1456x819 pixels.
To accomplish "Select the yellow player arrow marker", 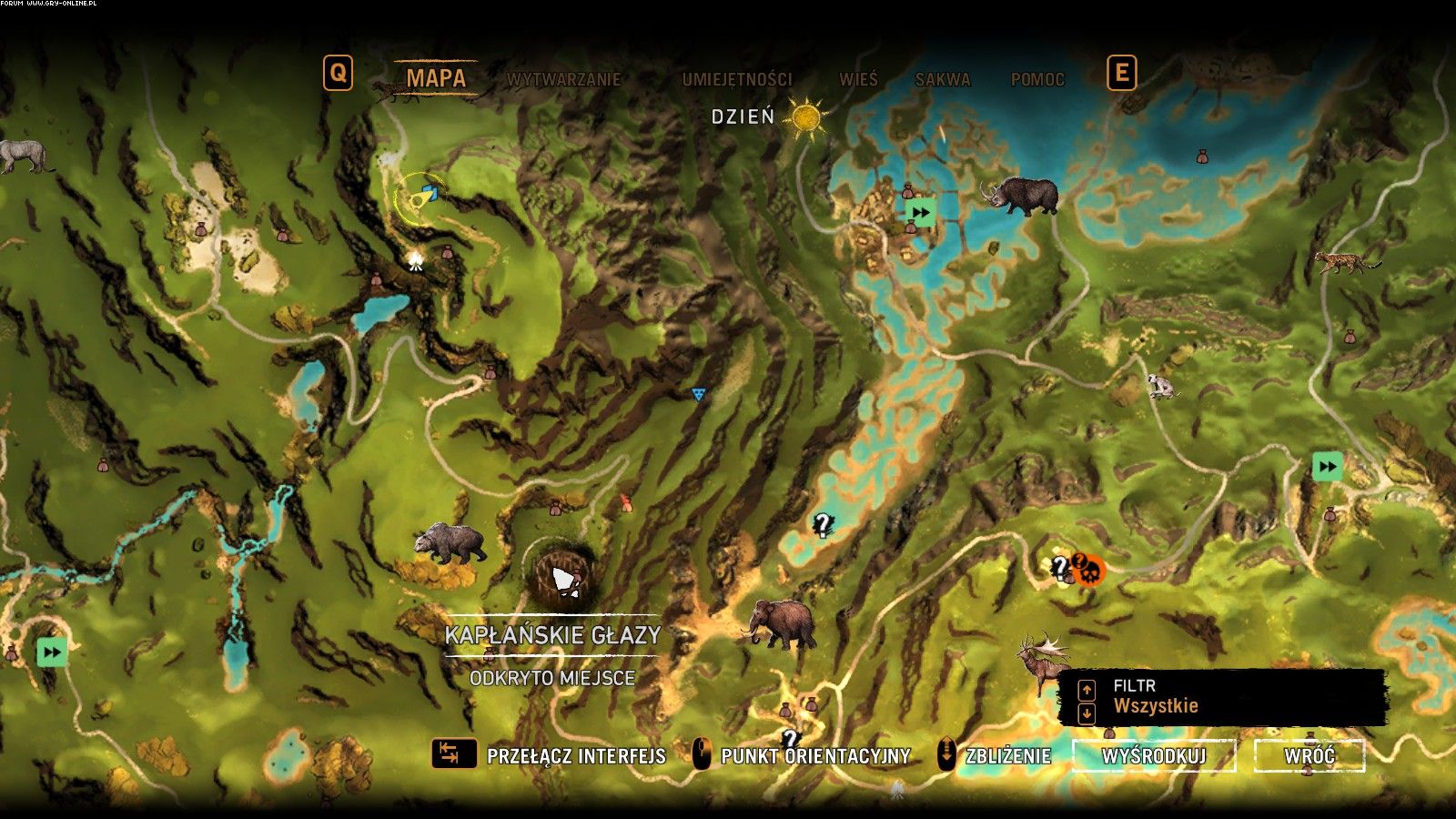I will tap(423, 197).
